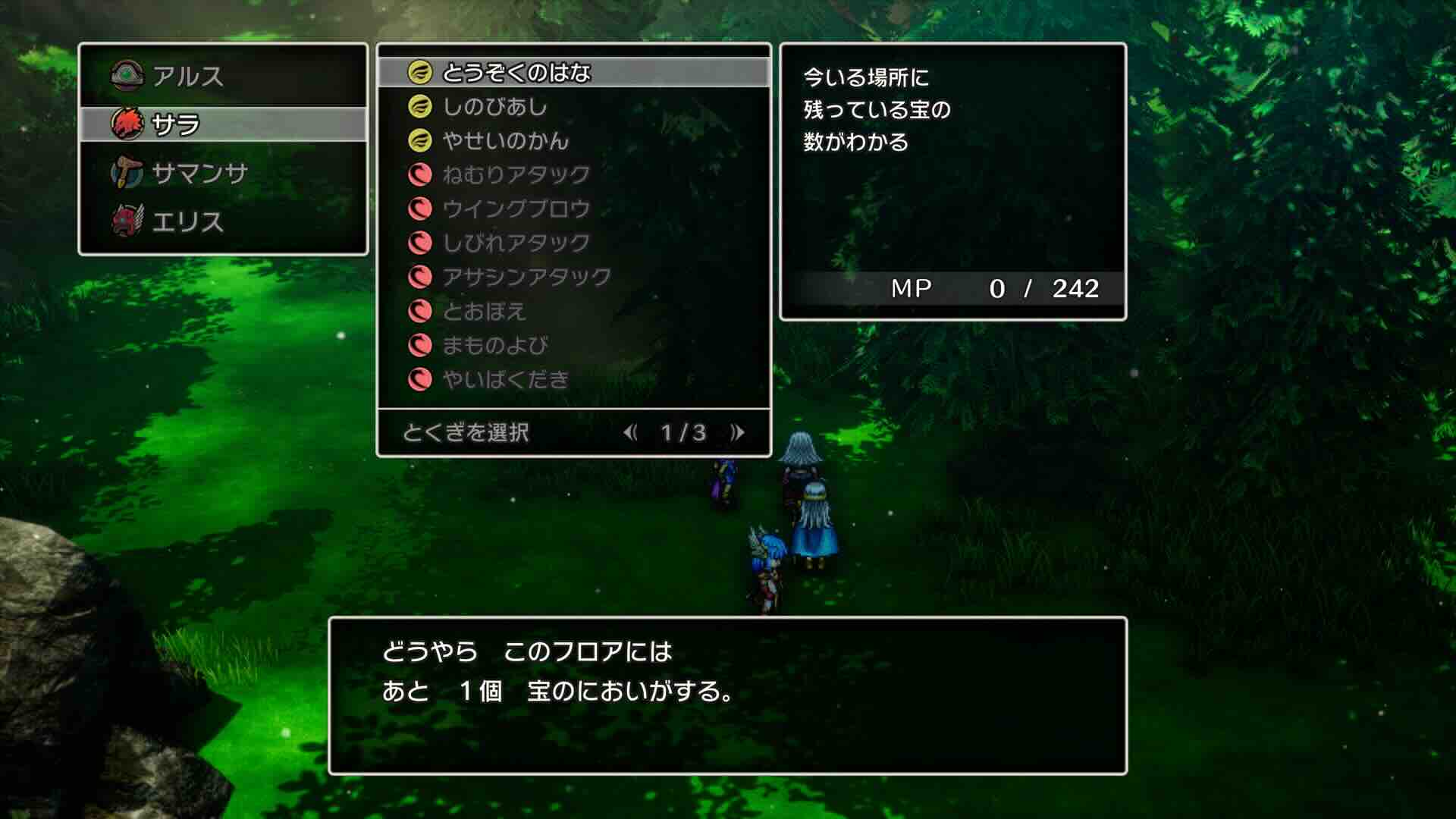The height and width of the screenshot is (819, 1456).
Task: Click the previous page arrow near 1/3
Action: click(632, 433)
